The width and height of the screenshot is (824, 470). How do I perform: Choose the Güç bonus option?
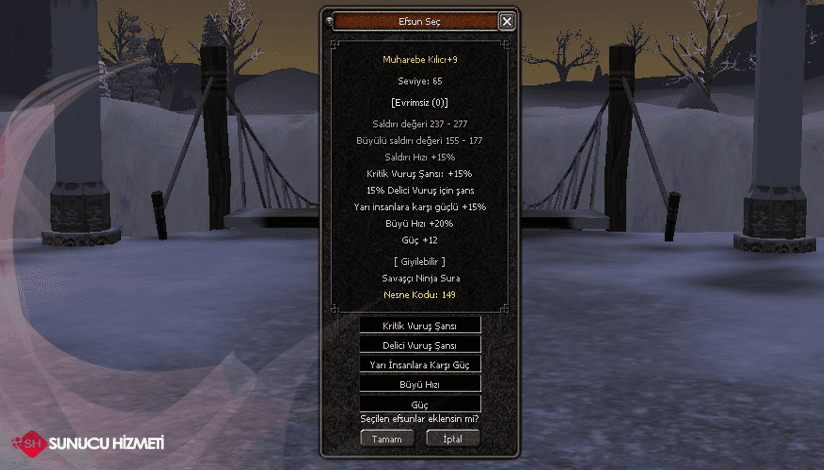(420, 404)
